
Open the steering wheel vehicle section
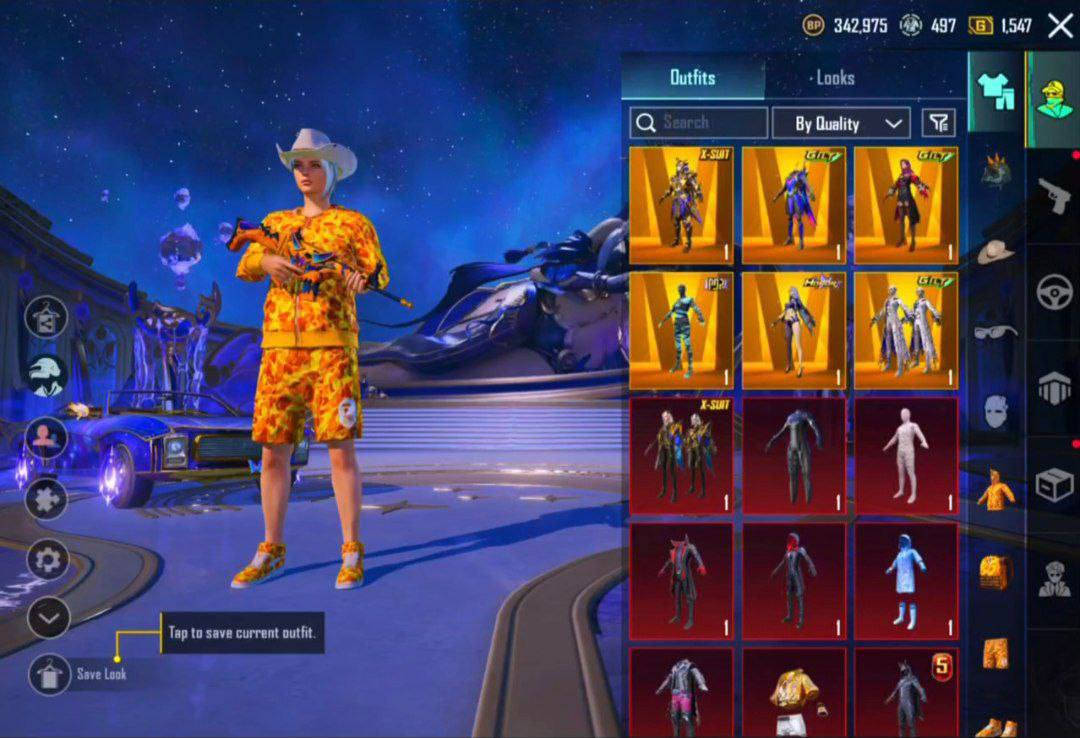pyautogui.click(x=1054, y=292)
